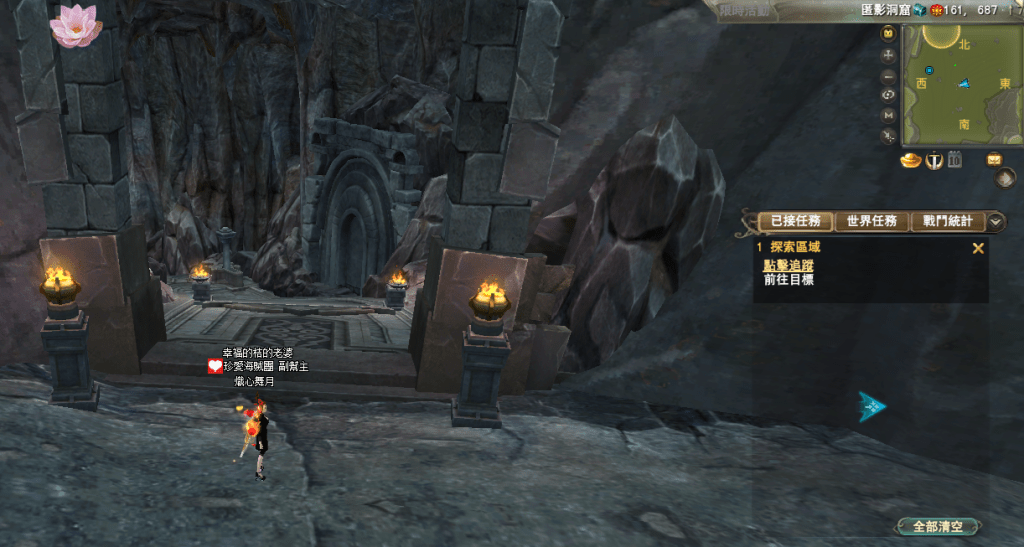The image size is (1024, 547).
Task: Click the four-way arrows button beside the minimap
Action: 888,55
